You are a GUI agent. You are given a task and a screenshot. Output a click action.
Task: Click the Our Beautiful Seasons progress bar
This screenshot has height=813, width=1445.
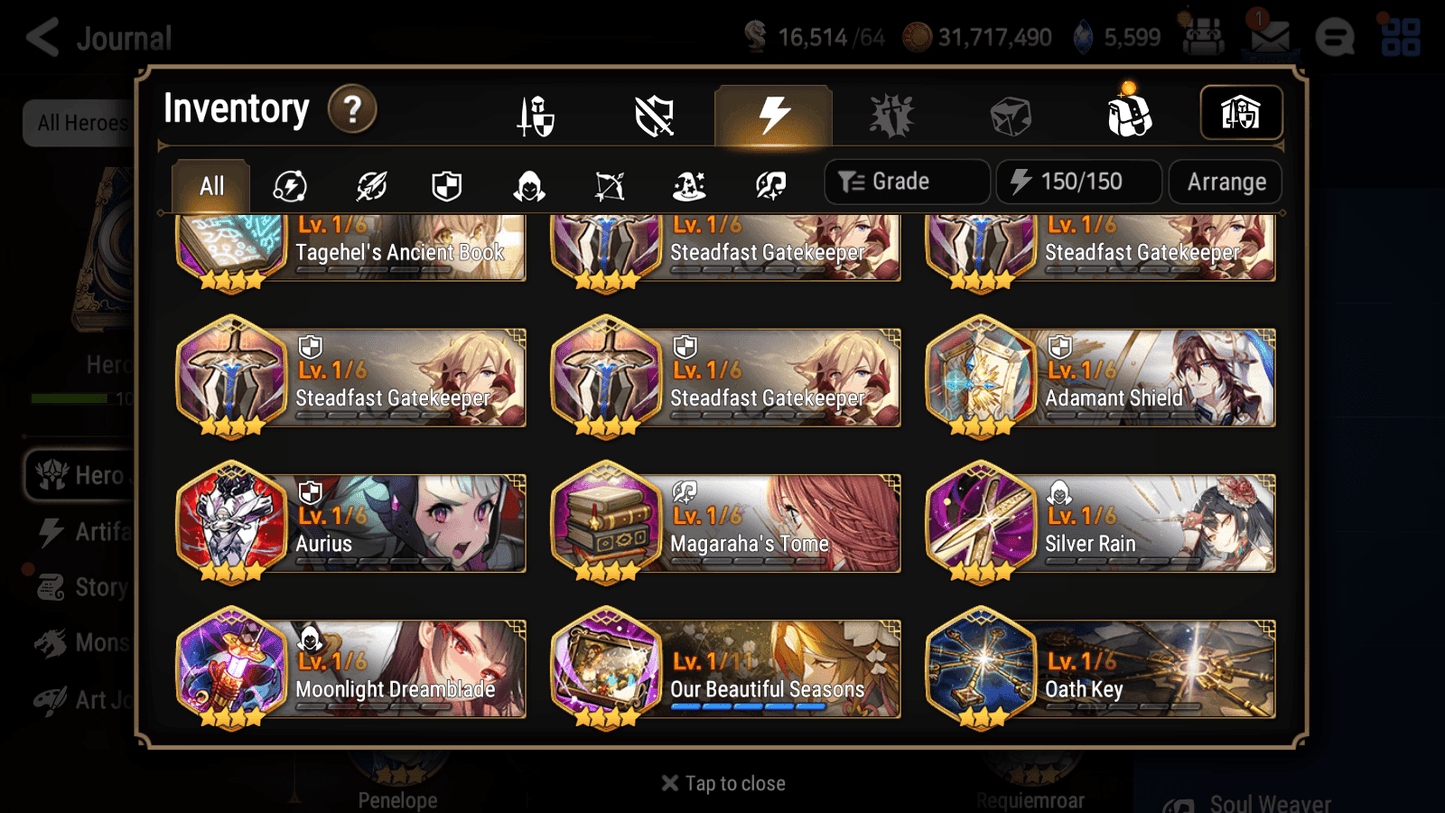745,706
